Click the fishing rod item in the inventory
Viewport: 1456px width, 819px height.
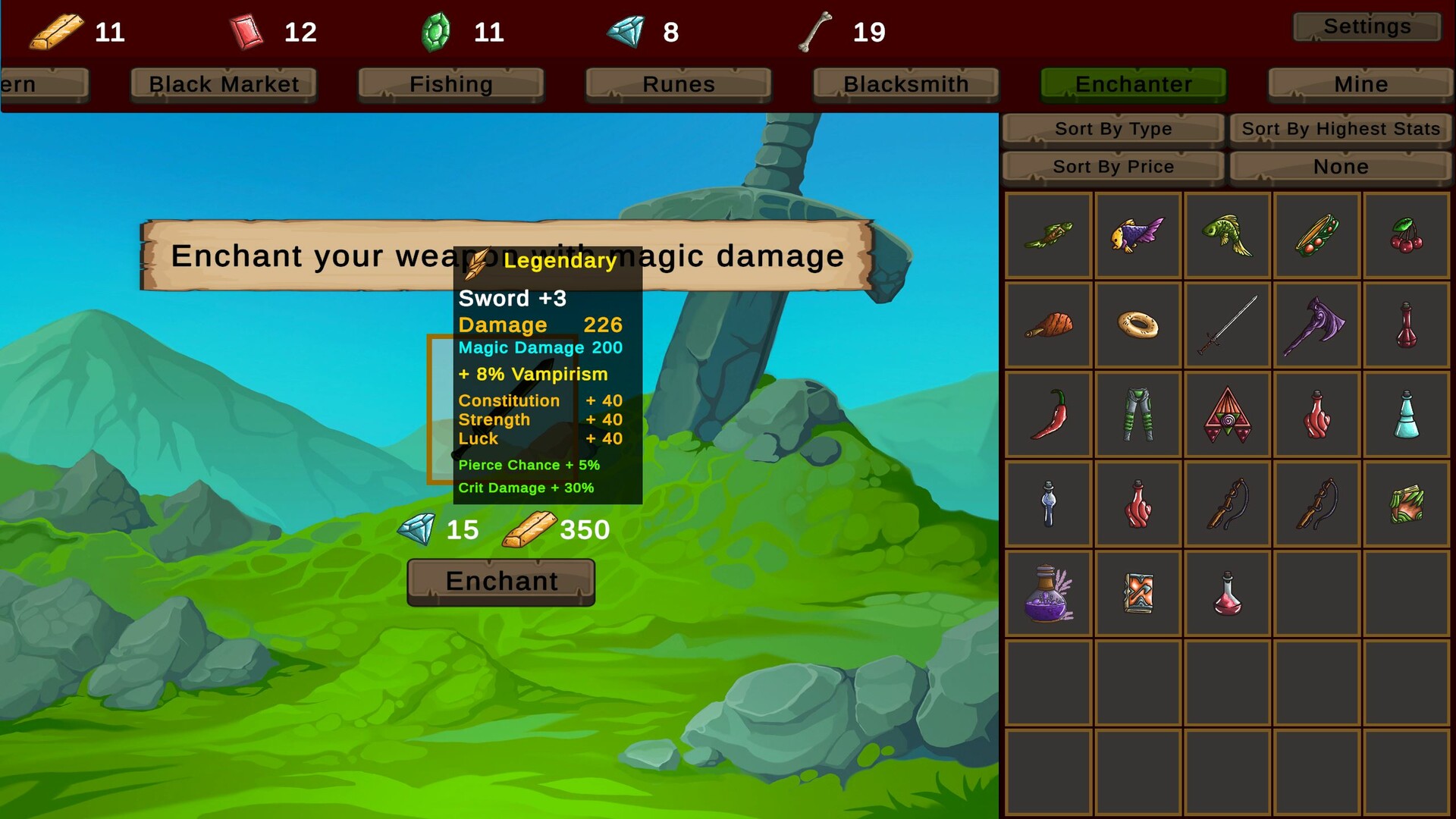[1227, 504]
